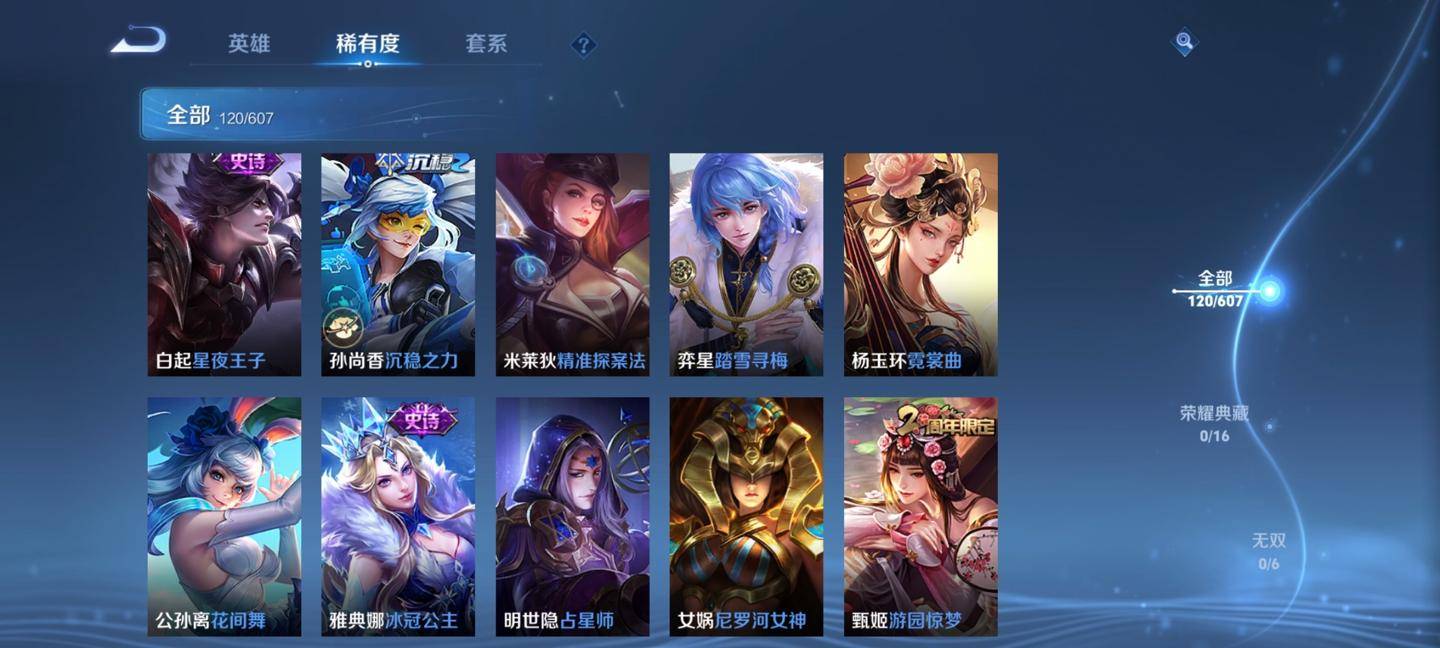Choose the 女娲 尼罗河女神 skin card
The height and width of the screenshot is (648, 1440).
(x=746, y=516)
